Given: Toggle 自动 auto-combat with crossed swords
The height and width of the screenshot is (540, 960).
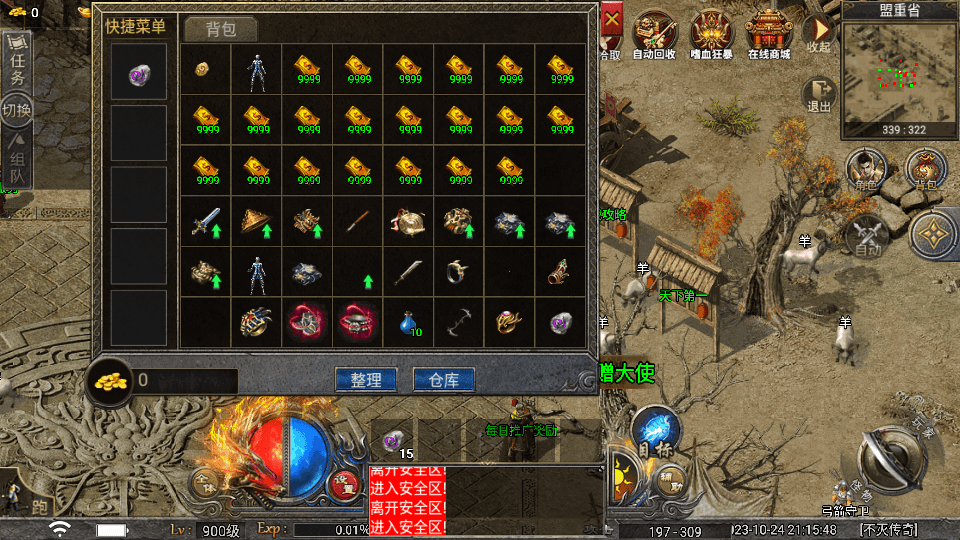Looking at the screenshot, I should point(866,236).
